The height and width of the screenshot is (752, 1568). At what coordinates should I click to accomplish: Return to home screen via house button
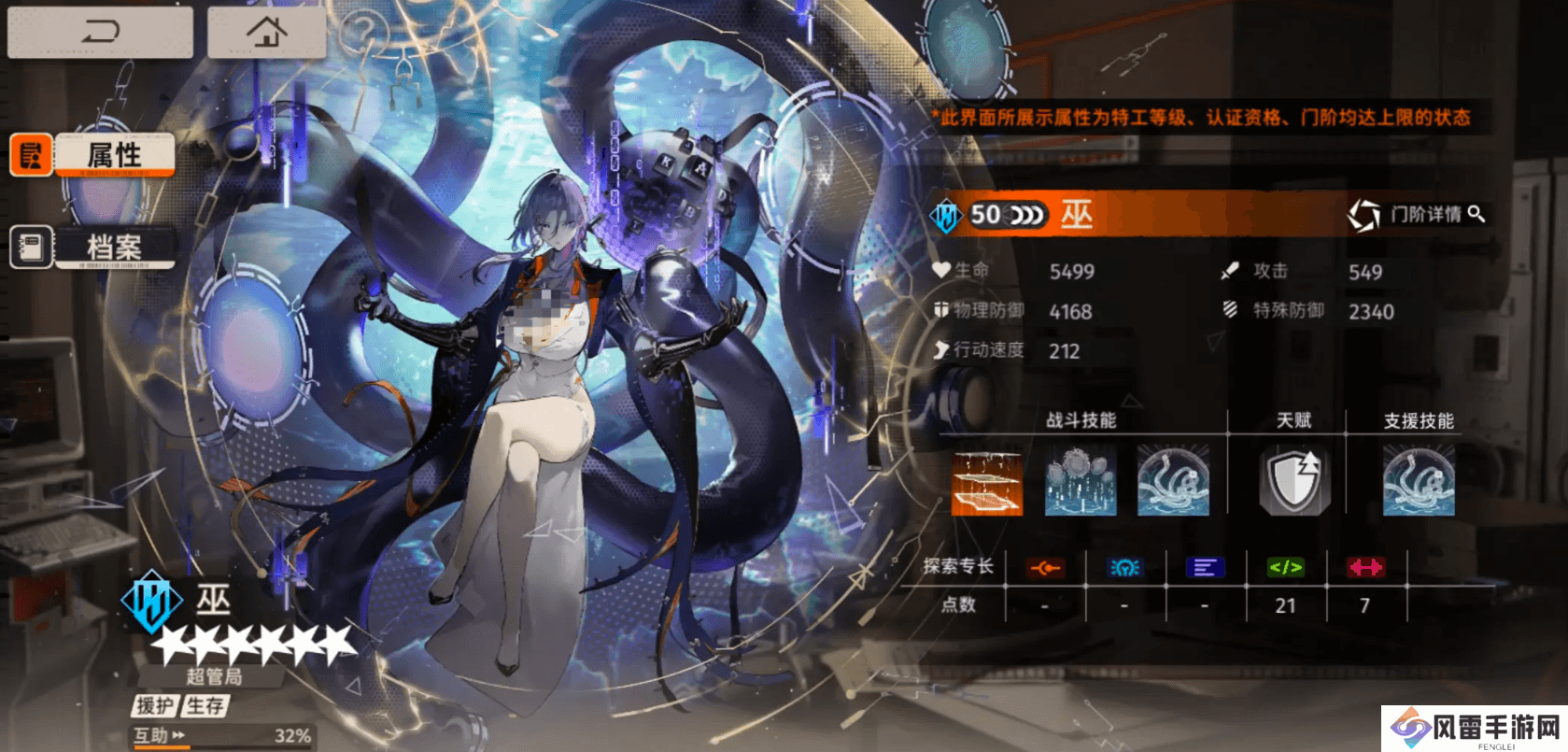266,33
